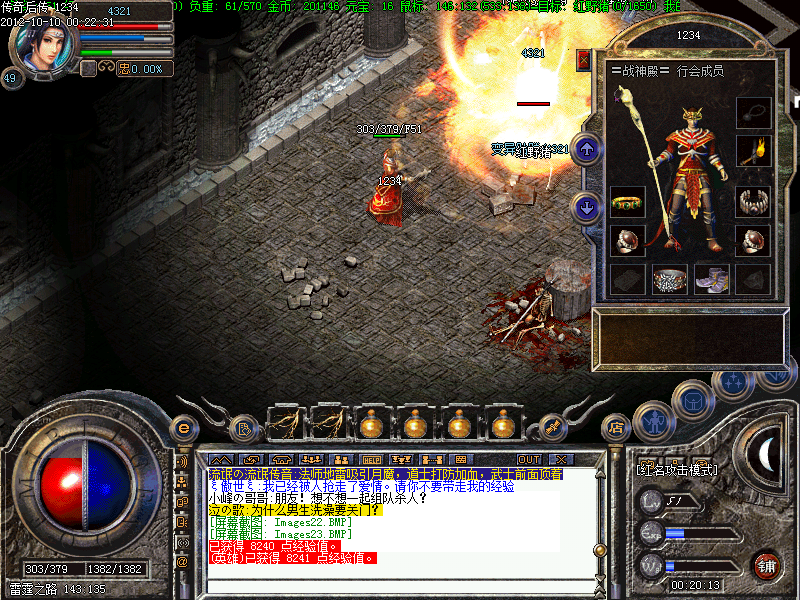This screenshot has width=800, height=600.
Task: Click the OUT button on the chat toolbar
Action: coord(529,459)
